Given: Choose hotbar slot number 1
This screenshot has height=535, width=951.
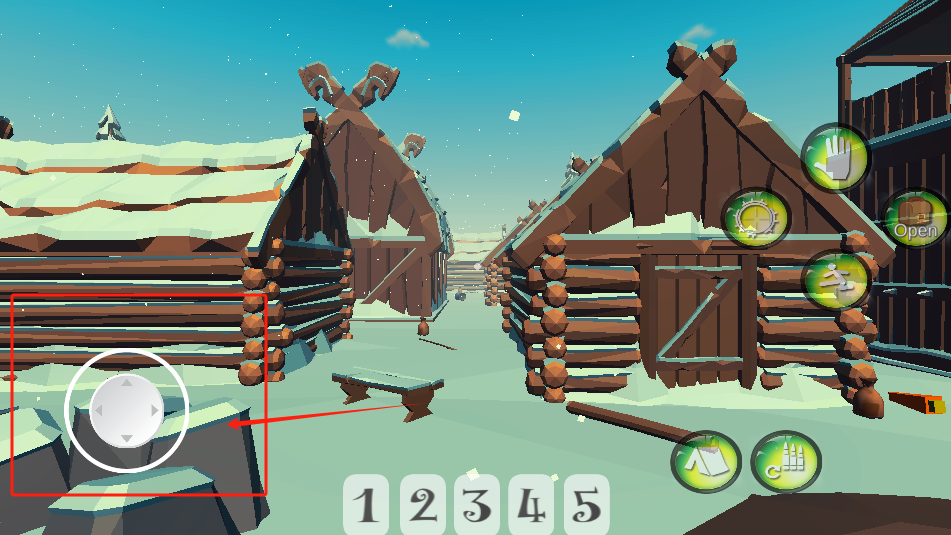Looking at the screenshot, I should (368, 505).
